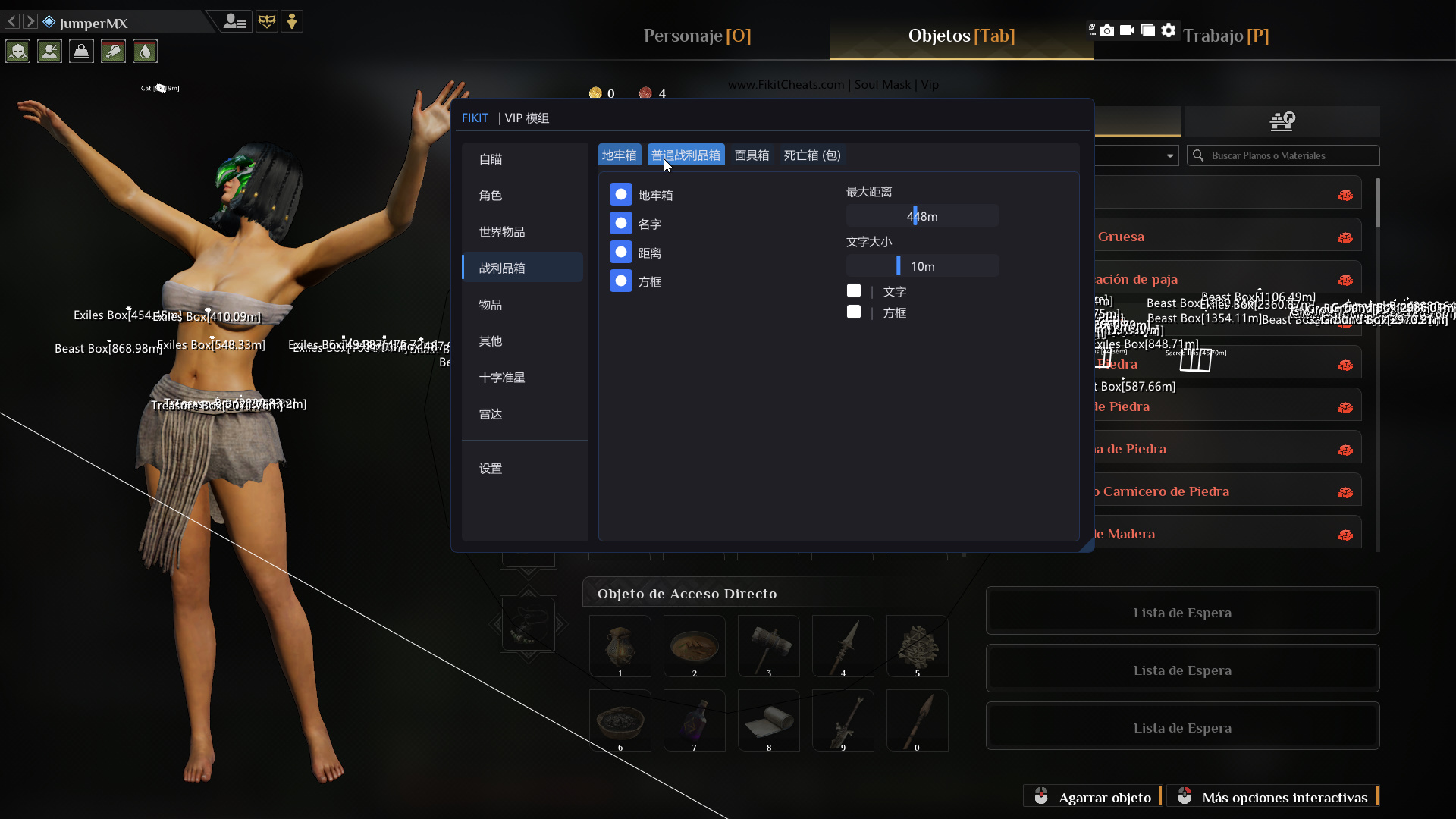Open the carry weight icon
Screen dimensions: 1456x819
[x=80, y=51]
